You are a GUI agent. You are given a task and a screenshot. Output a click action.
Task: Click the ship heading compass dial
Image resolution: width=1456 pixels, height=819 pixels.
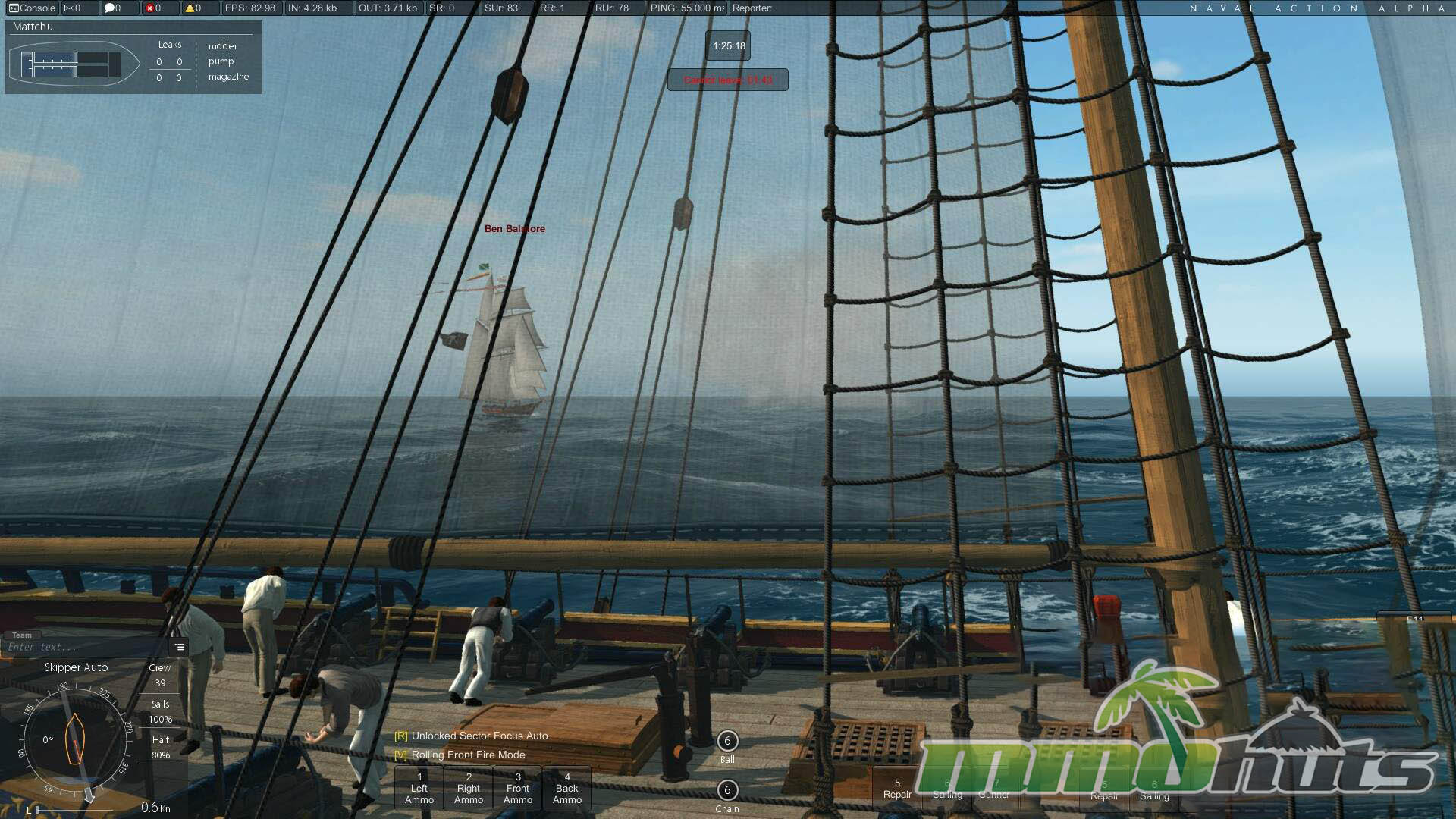74,739
